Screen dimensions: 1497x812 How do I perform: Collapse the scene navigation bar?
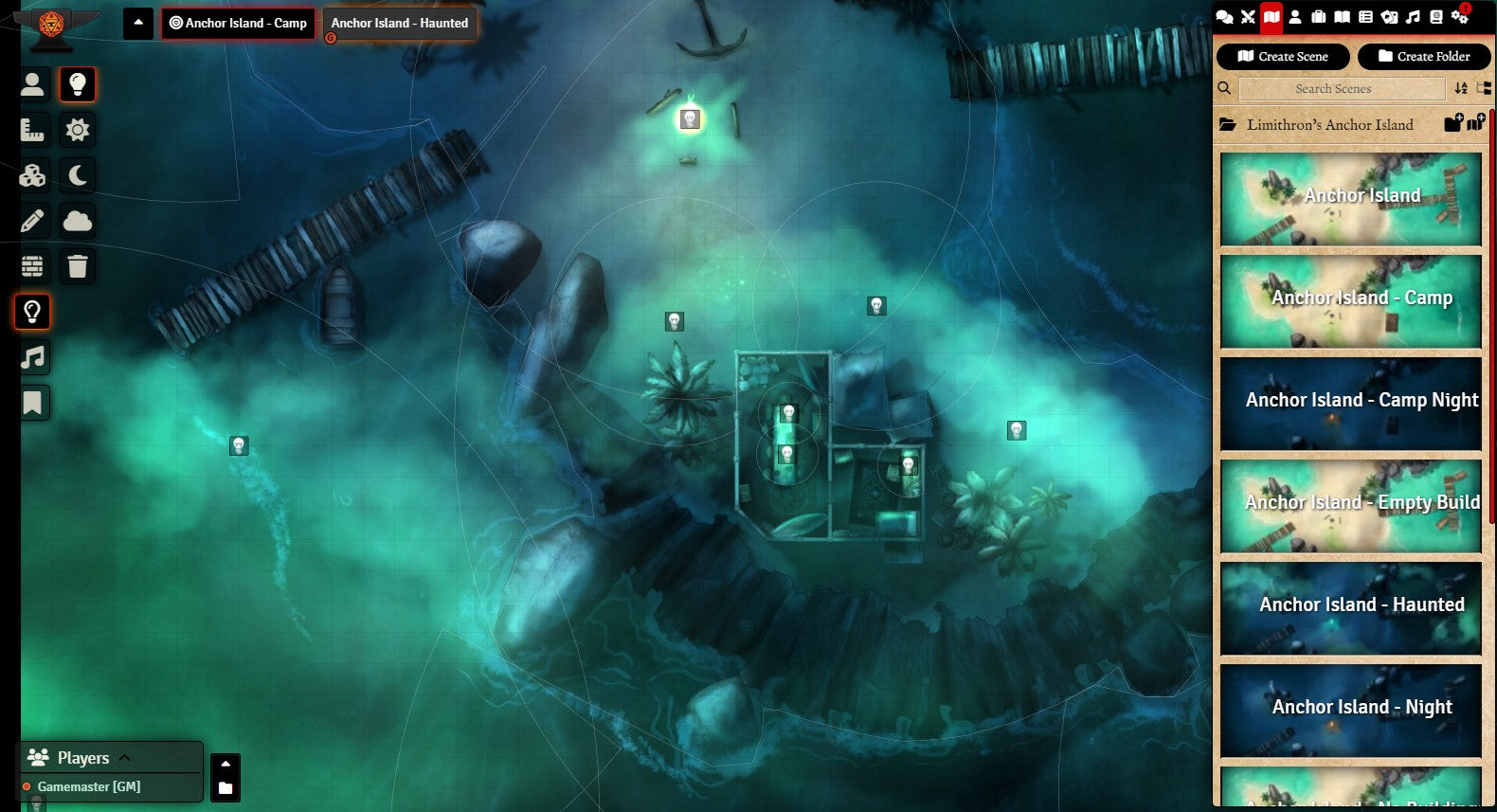click(x=138, y=23)
